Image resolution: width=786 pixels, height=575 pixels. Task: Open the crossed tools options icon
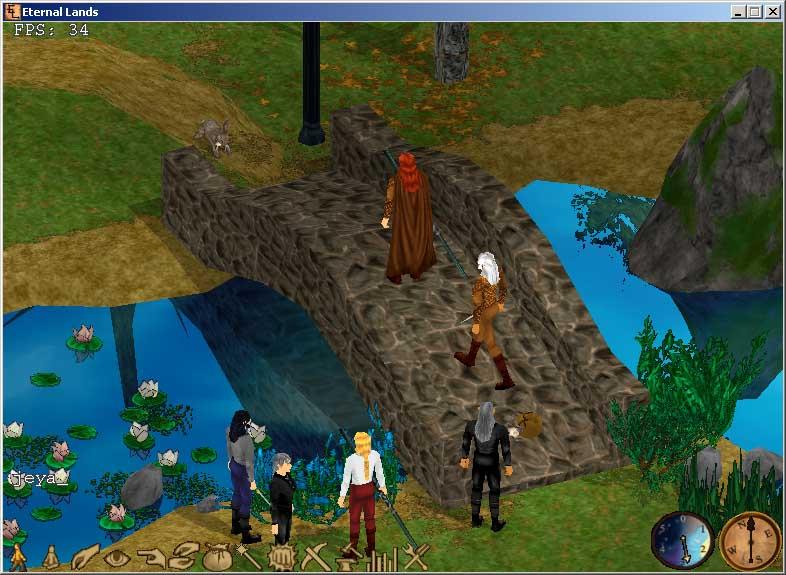tap(415, 557)
